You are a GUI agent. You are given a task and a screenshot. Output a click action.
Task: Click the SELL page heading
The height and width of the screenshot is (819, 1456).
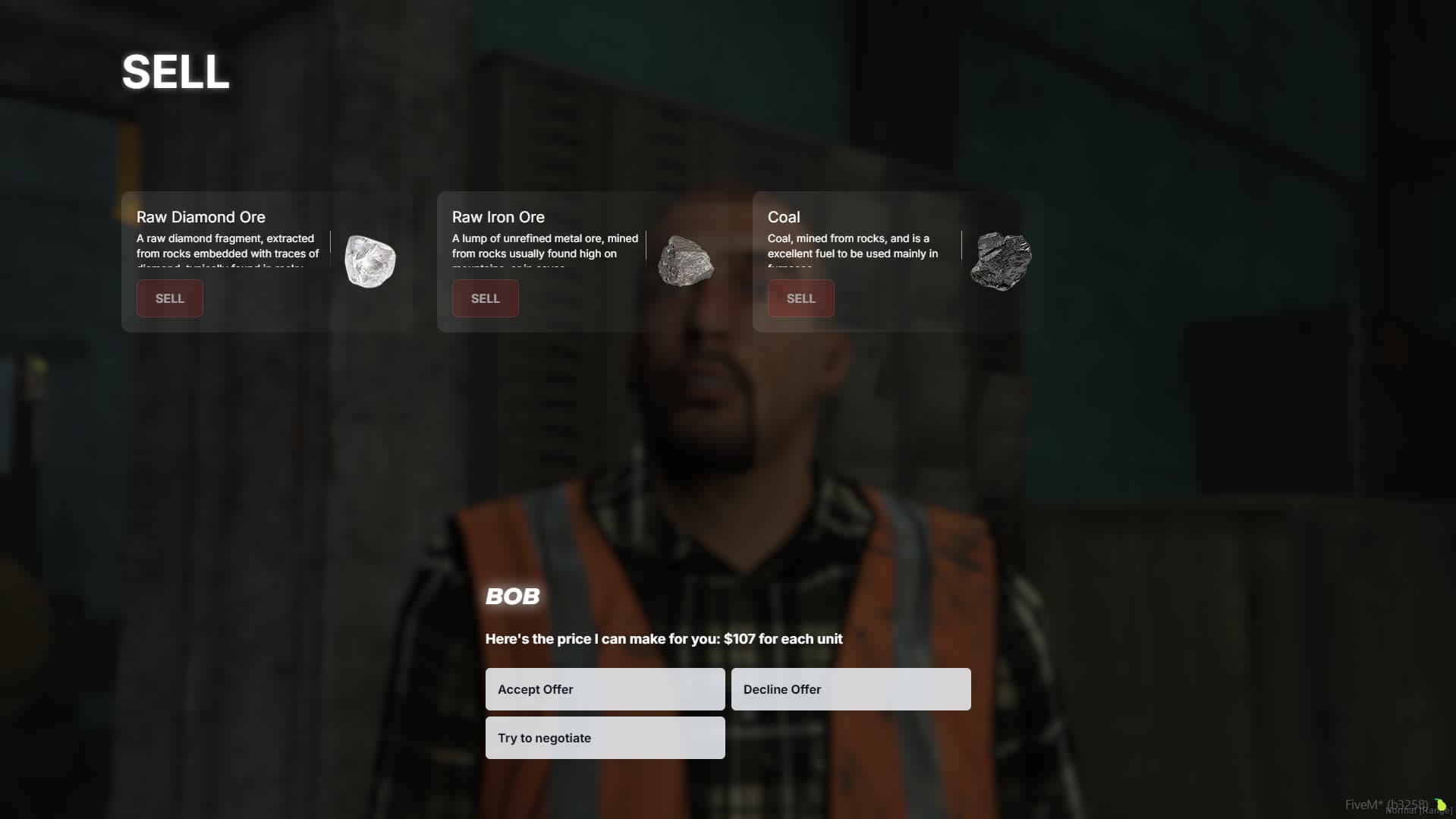pos(175,71)
